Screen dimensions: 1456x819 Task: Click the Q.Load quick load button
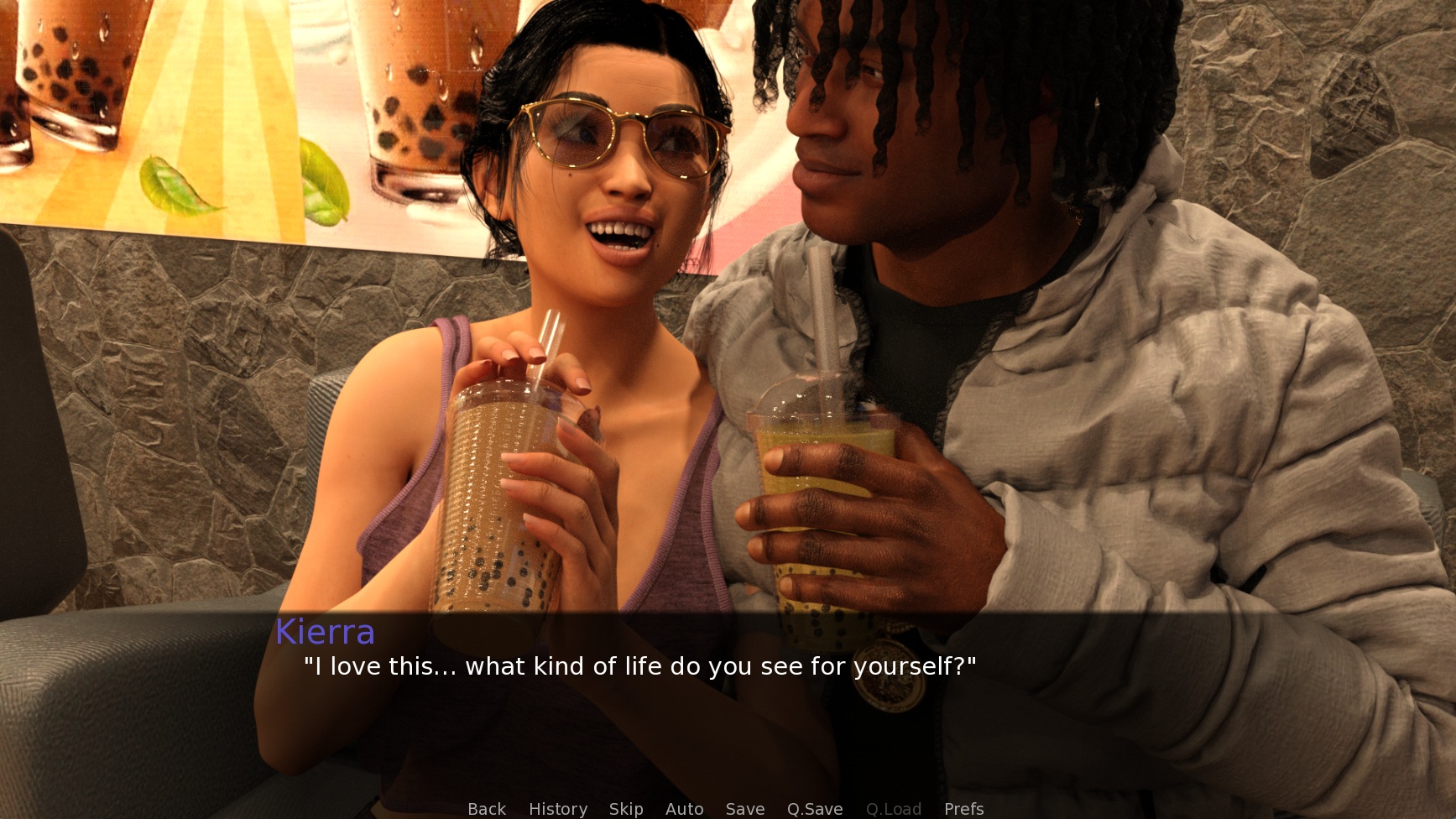click(894, 809)
